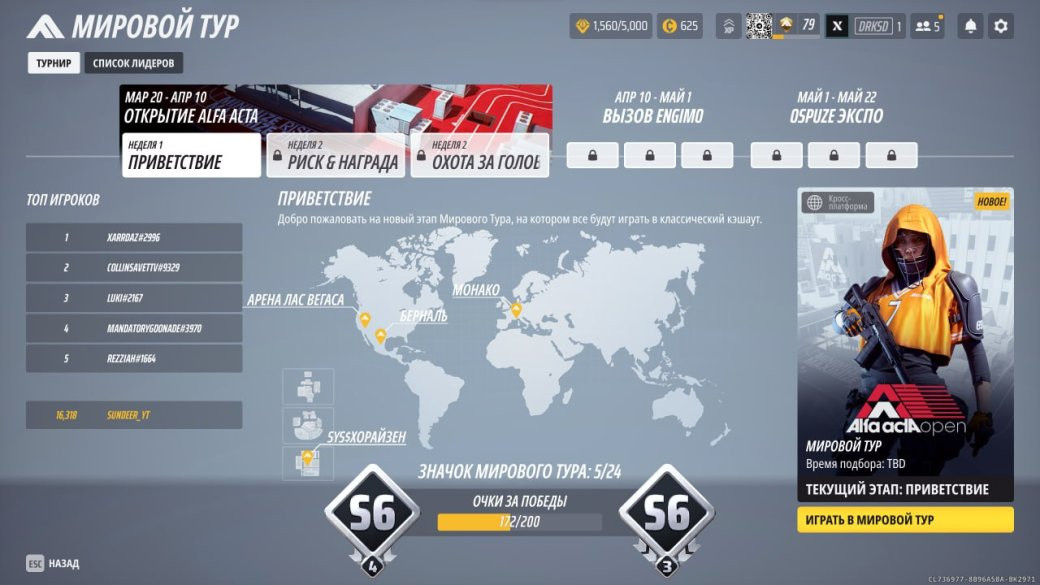The image size is (1040, 585).
Task: Select the Неделя 1 Приветствие stage
Action: point(191,156)
